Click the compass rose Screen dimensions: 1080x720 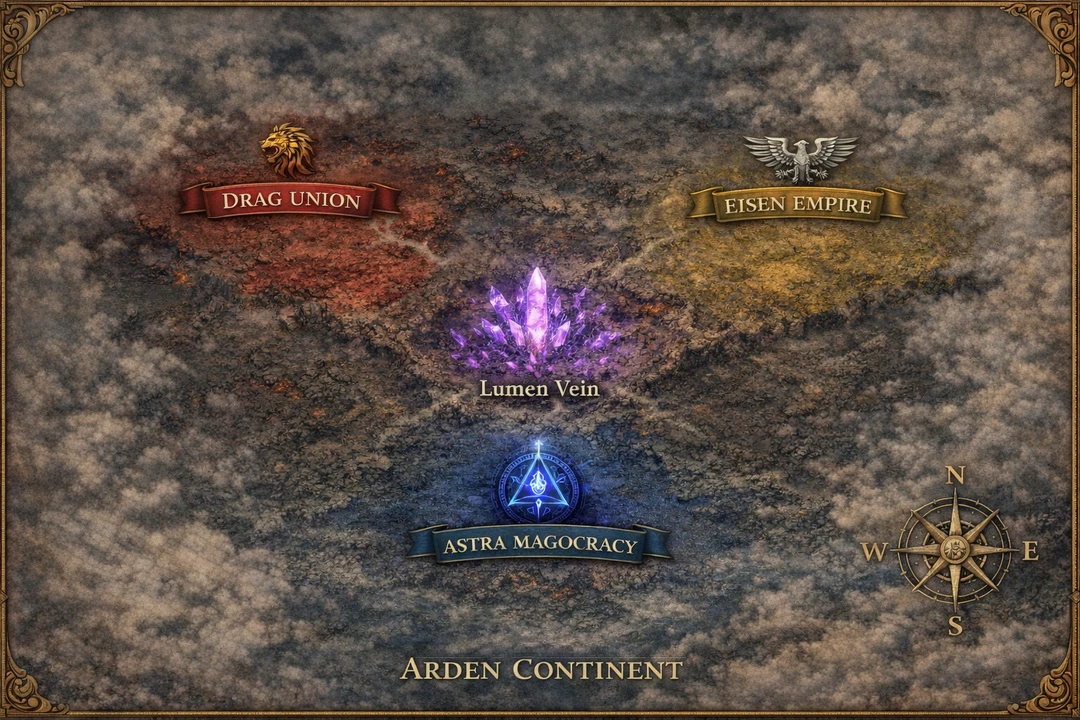(x=954, y=549)
